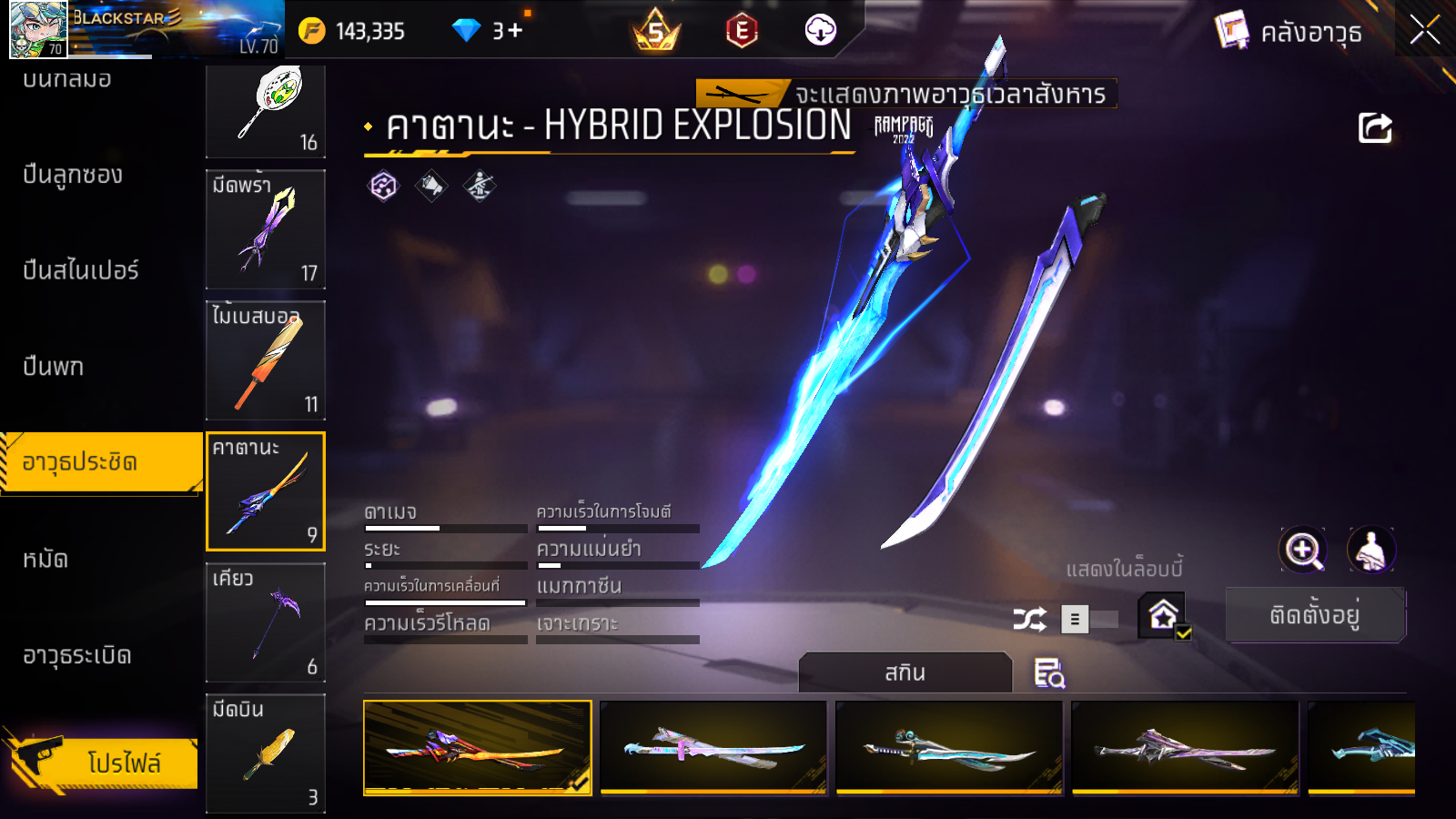Switch to the ปืนสไนเปอร์ category
The image size is (1456, 819).
point(81,270)
